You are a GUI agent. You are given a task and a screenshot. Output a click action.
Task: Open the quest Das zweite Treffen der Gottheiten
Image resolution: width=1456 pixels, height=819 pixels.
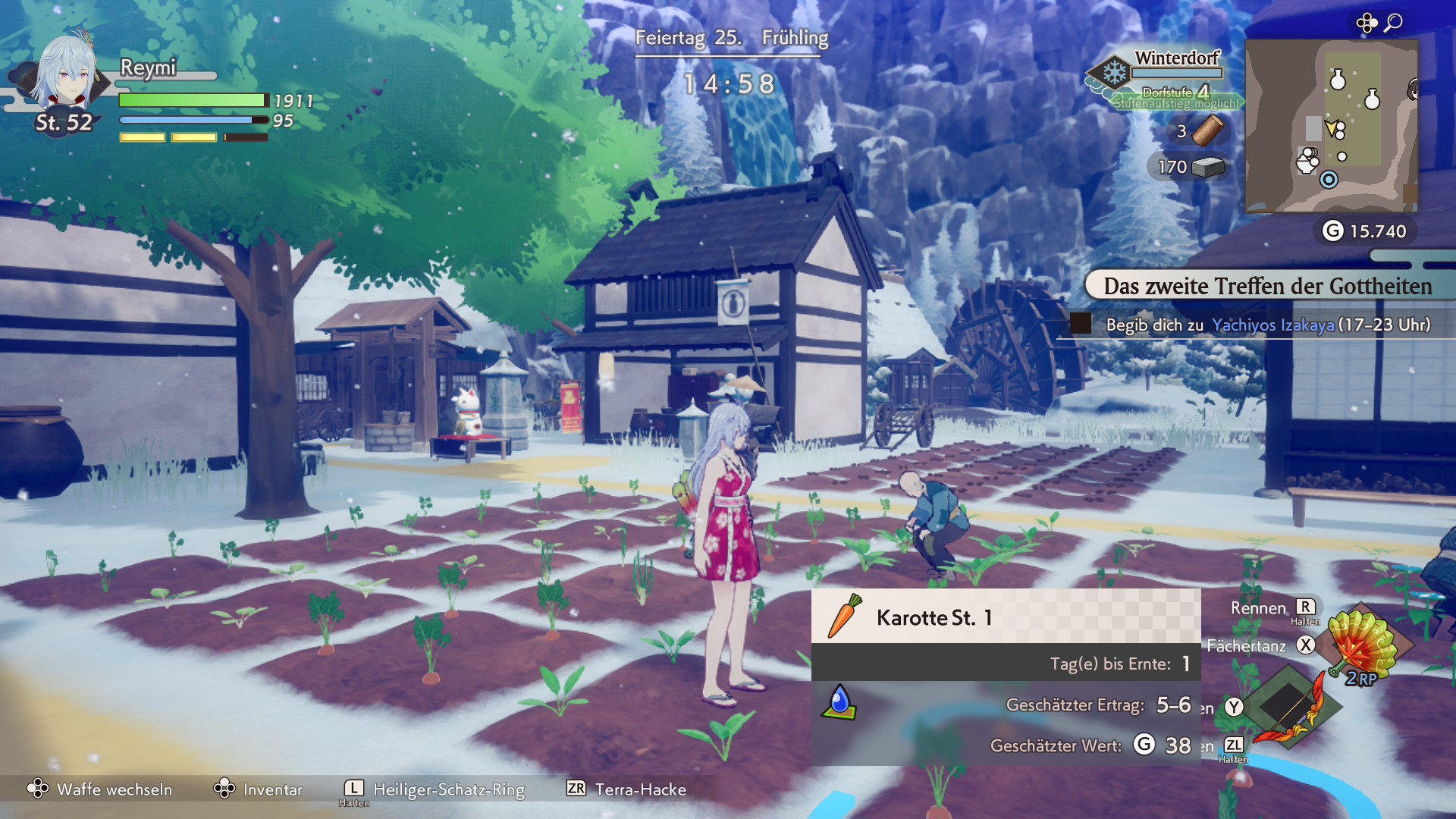pyautogui.click(x=1266, y=286)
